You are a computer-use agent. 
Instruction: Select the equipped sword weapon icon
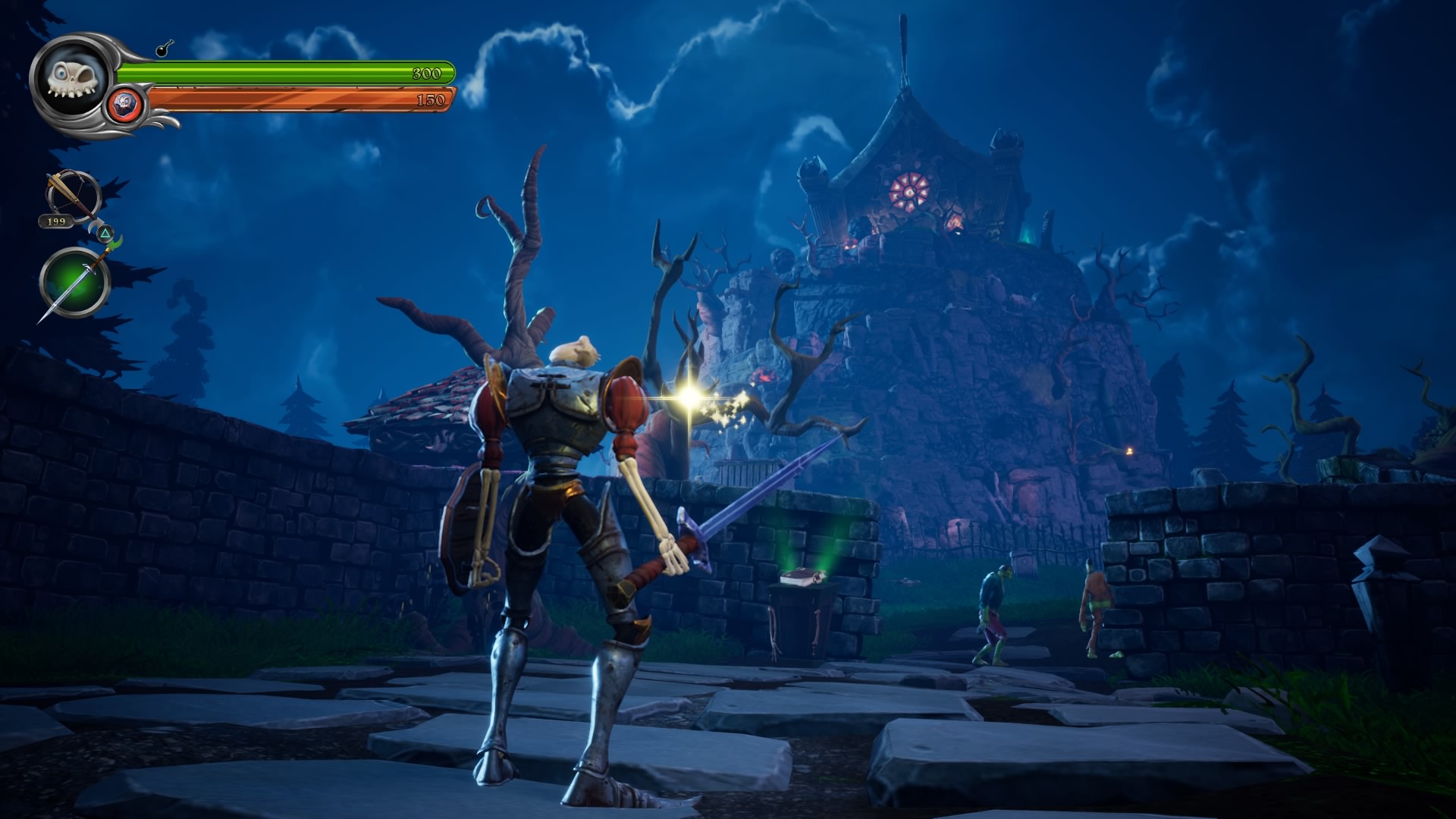76,282
